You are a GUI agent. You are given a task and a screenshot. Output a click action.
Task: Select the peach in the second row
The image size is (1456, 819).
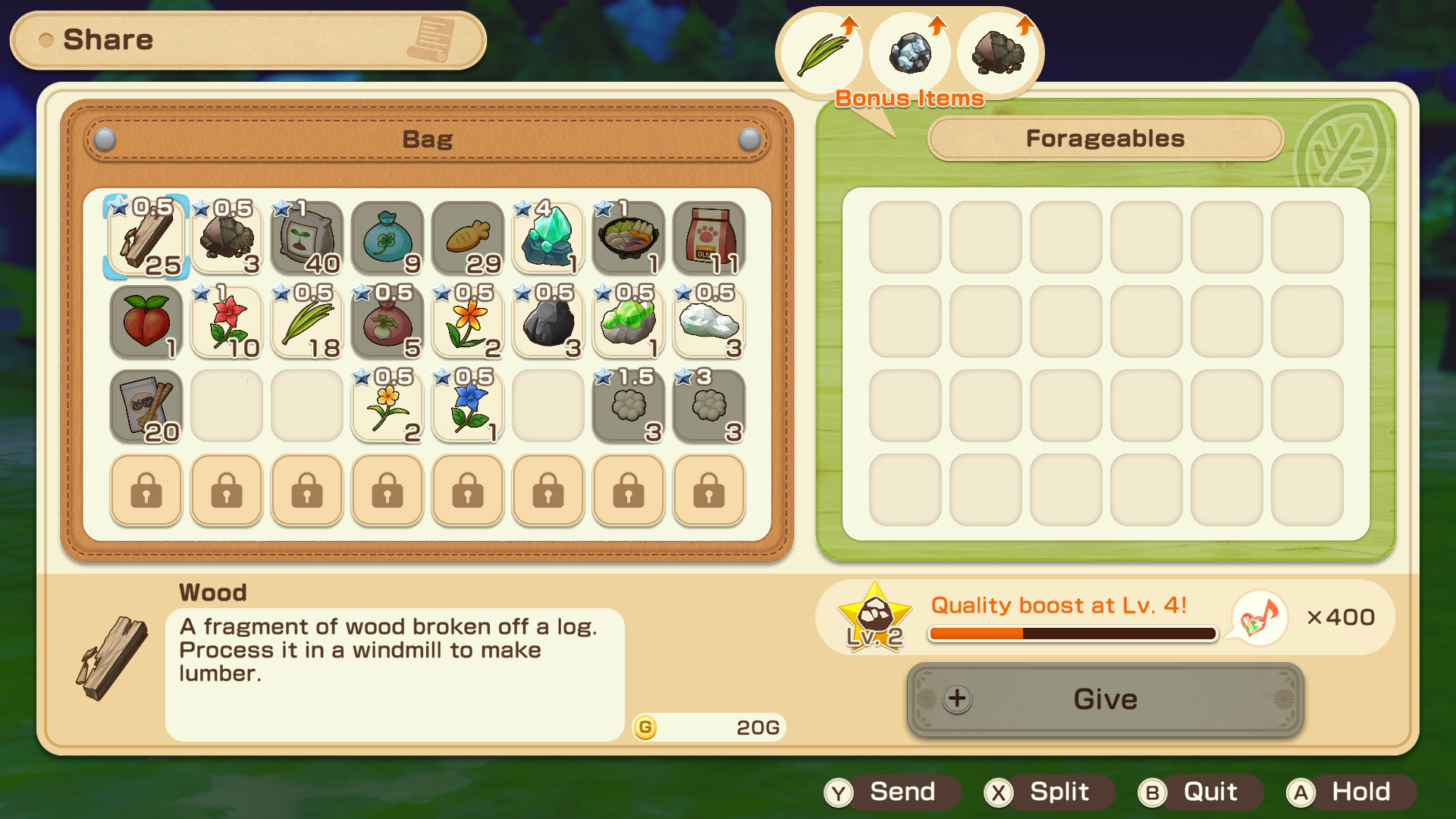pos(146,324)
